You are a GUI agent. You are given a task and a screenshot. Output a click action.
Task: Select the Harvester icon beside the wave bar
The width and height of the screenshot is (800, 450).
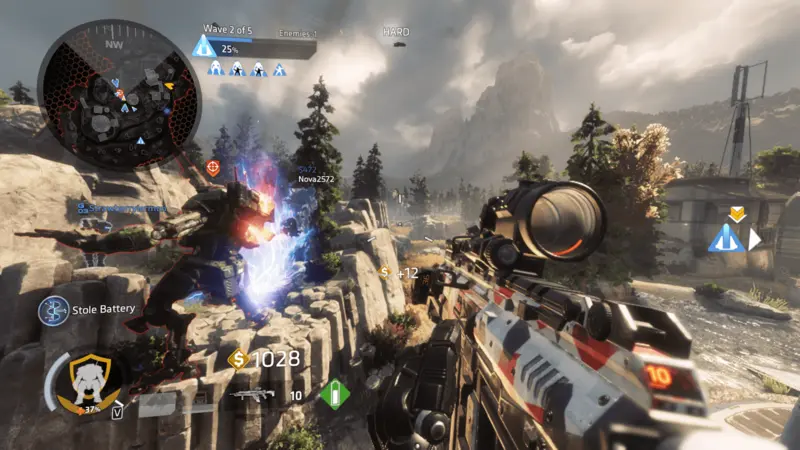205,46
